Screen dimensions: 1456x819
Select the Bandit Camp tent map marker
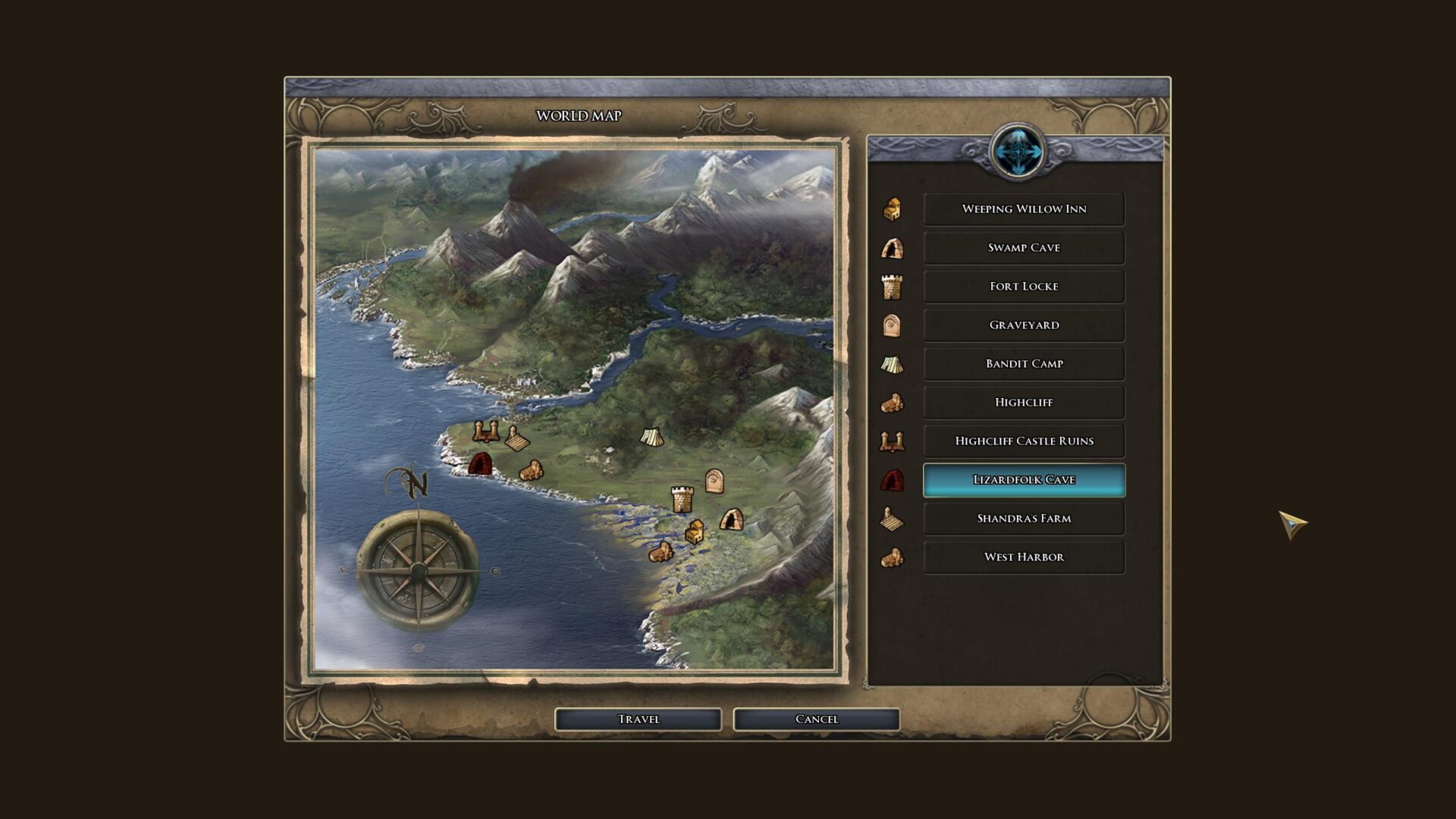tap(651, 436)
